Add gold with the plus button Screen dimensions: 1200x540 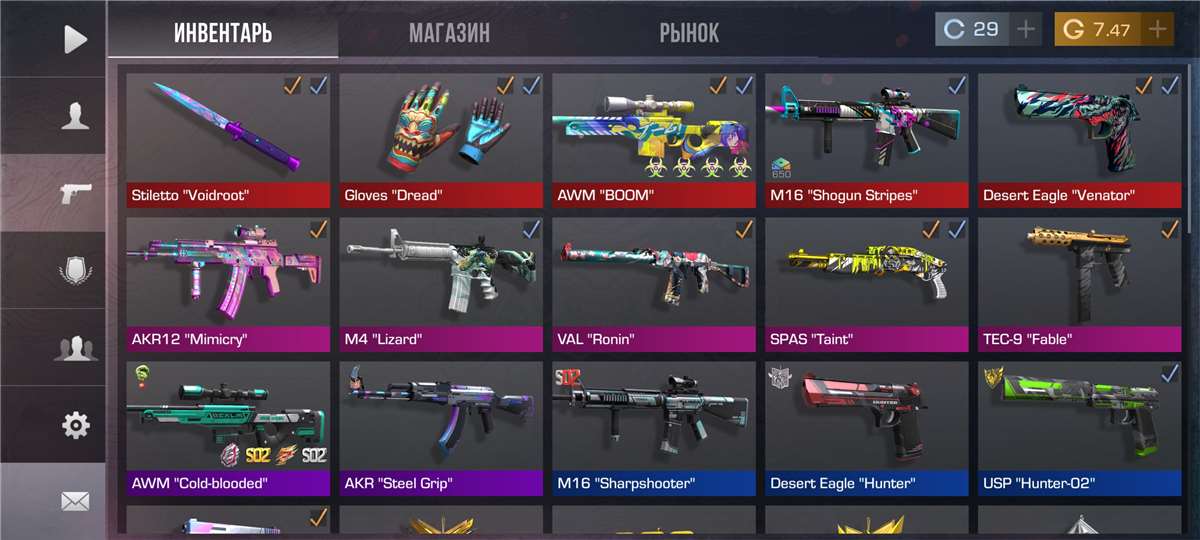coord(1157,29)
